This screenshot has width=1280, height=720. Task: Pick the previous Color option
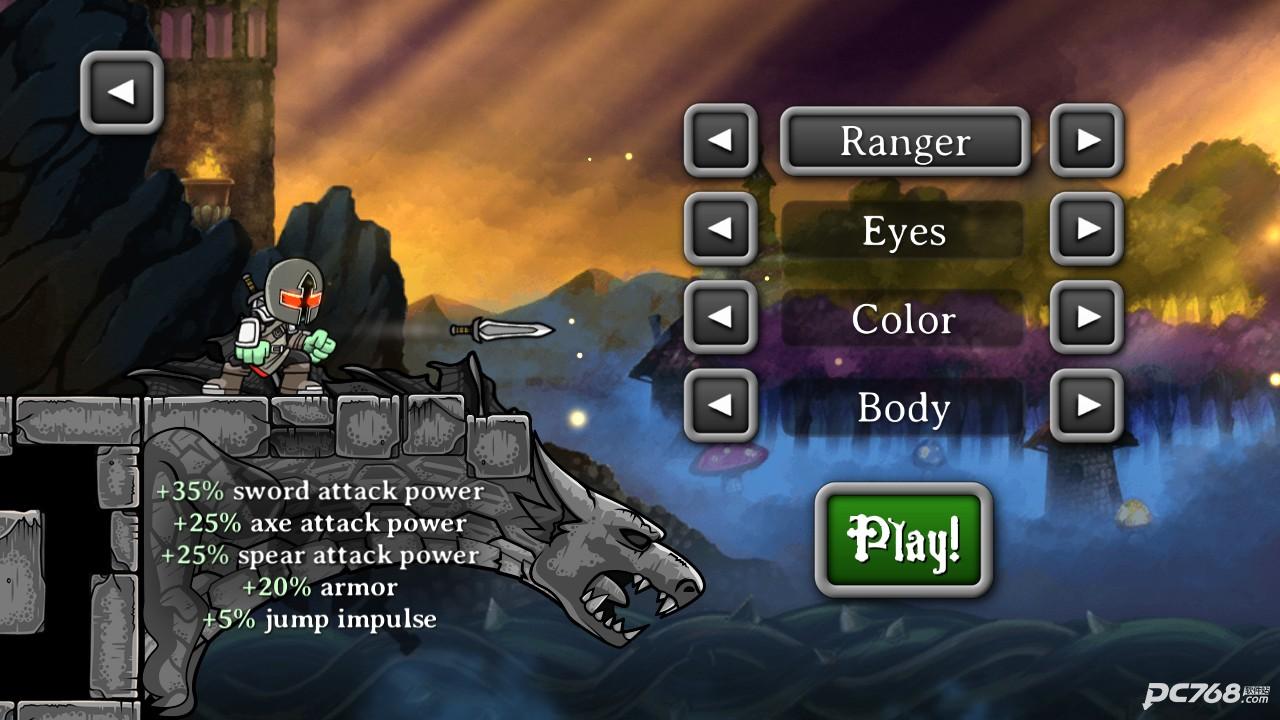tap(720, 317)
